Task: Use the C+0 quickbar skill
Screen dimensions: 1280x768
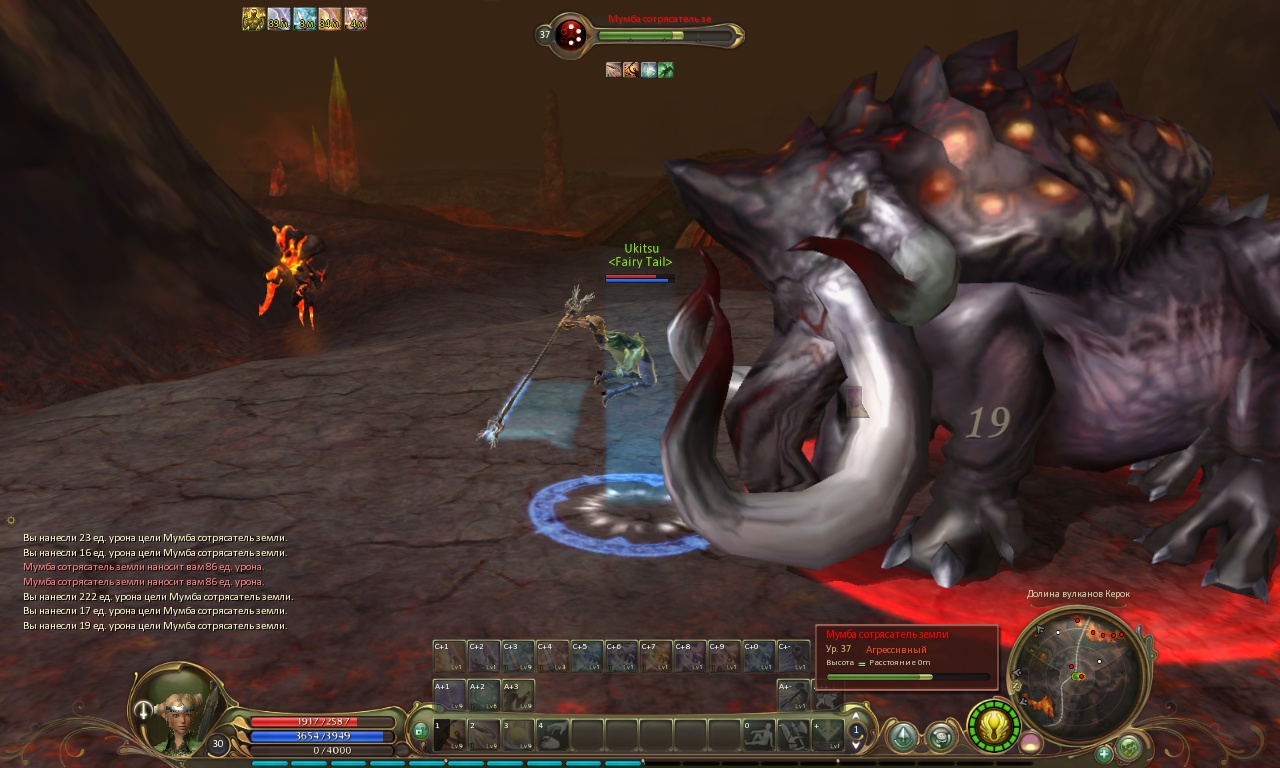Action: (758, 657)
